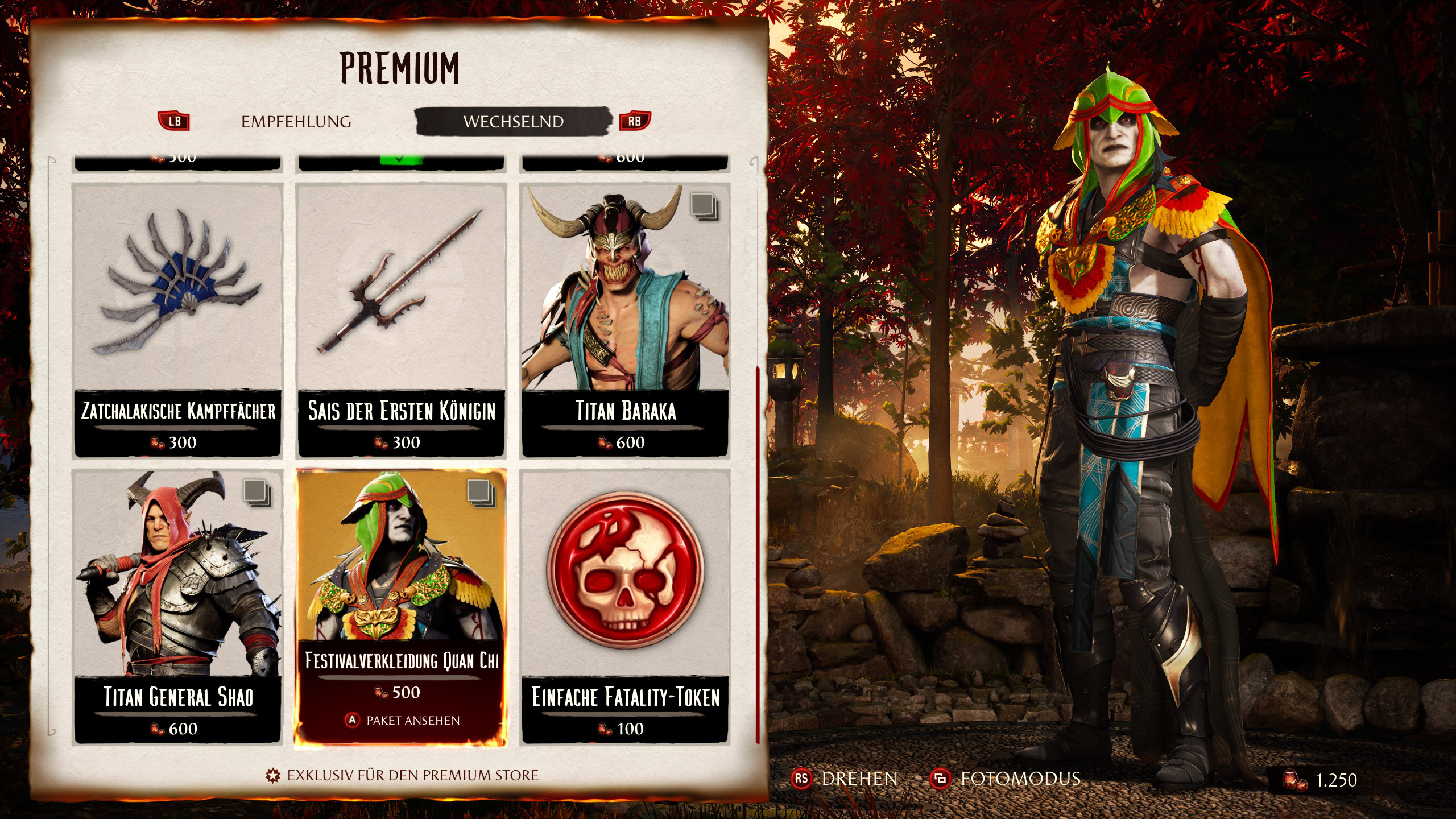Switch to the Empfehlung tab

296,122
